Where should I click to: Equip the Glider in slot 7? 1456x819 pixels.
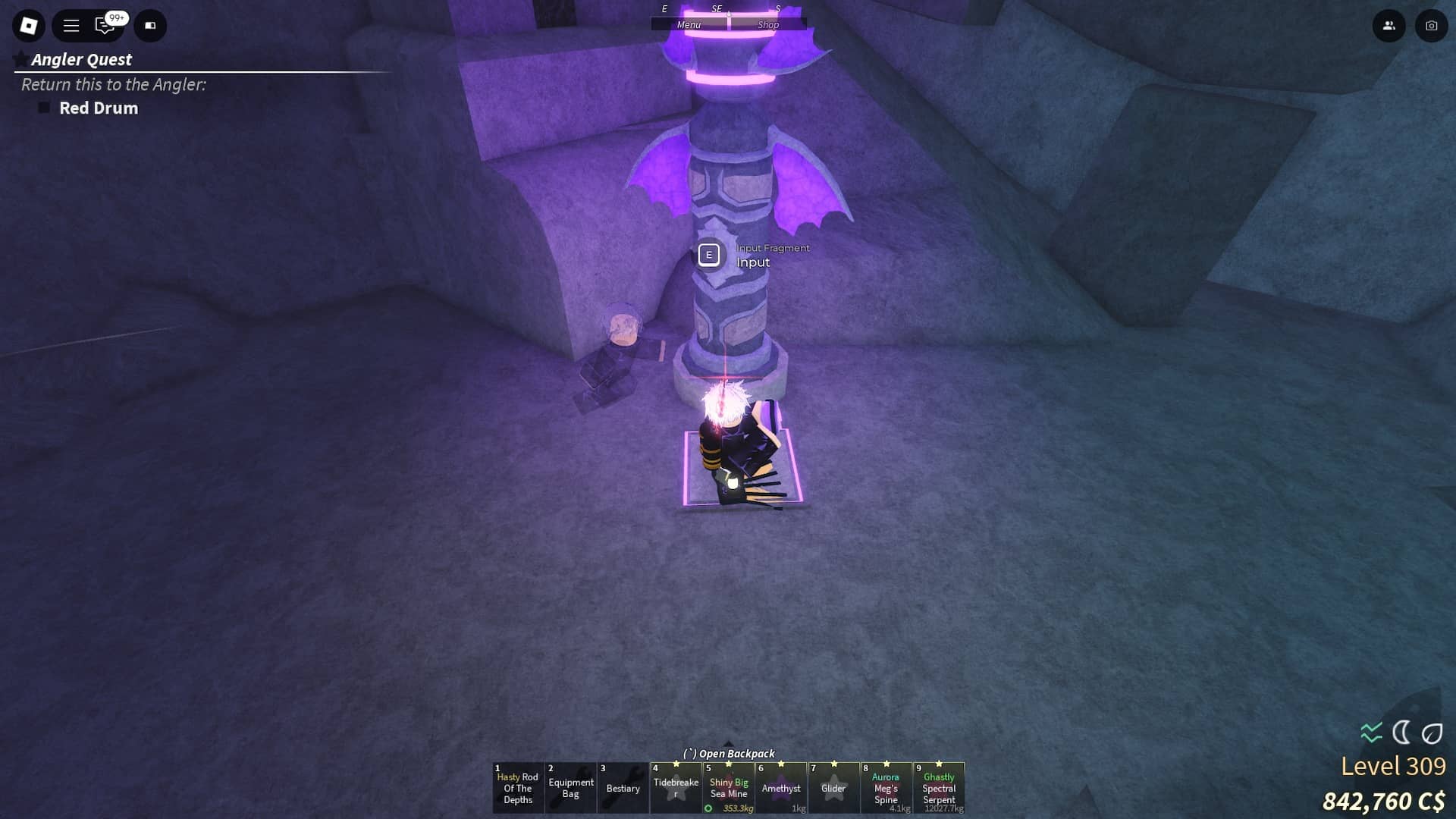click(x=834, y=788)
